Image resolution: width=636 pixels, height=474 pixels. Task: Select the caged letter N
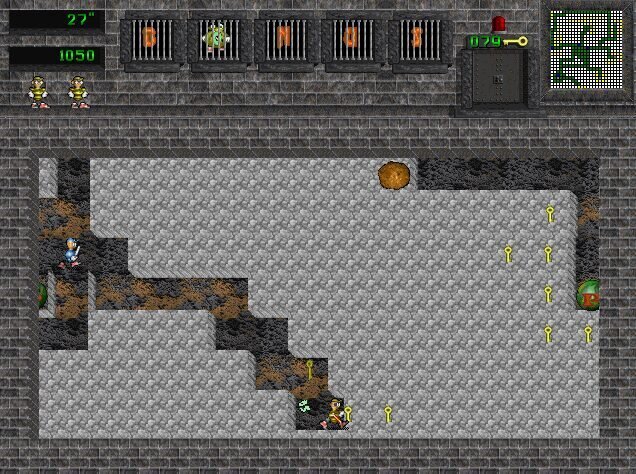(286, 40)
